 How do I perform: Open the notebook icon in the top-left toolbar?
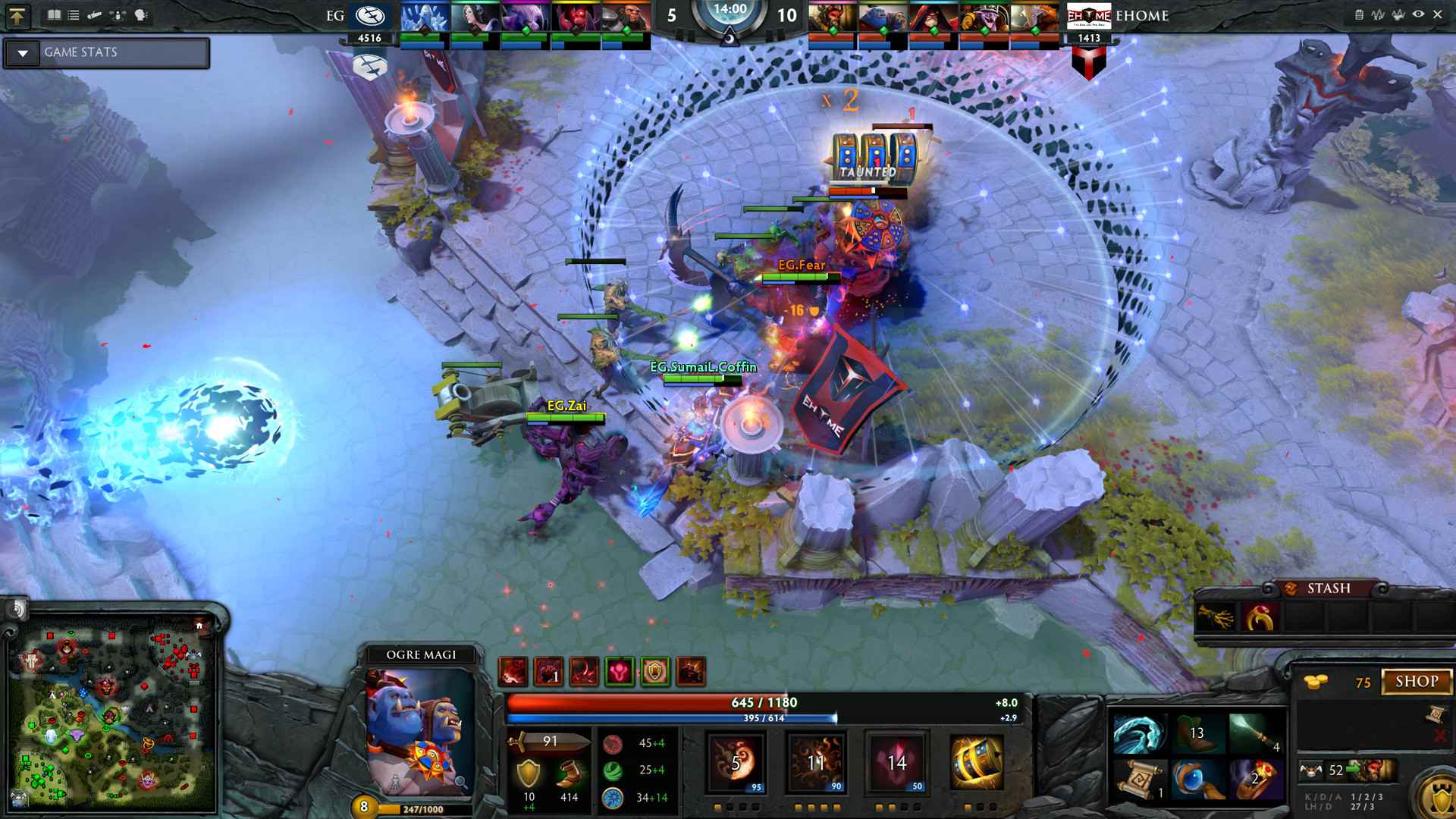point(54,15)
